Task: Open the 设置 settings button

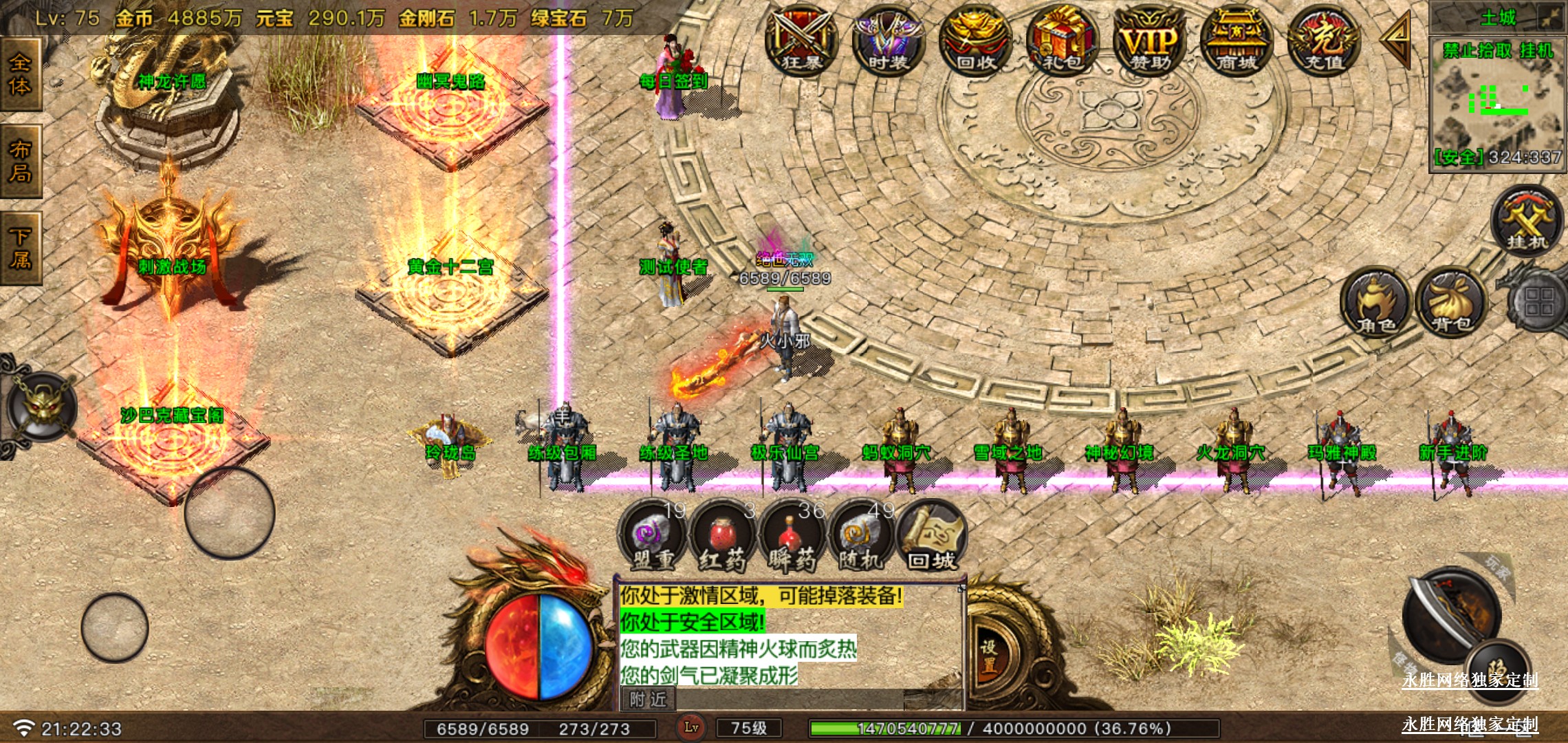Action: point(989,655)
